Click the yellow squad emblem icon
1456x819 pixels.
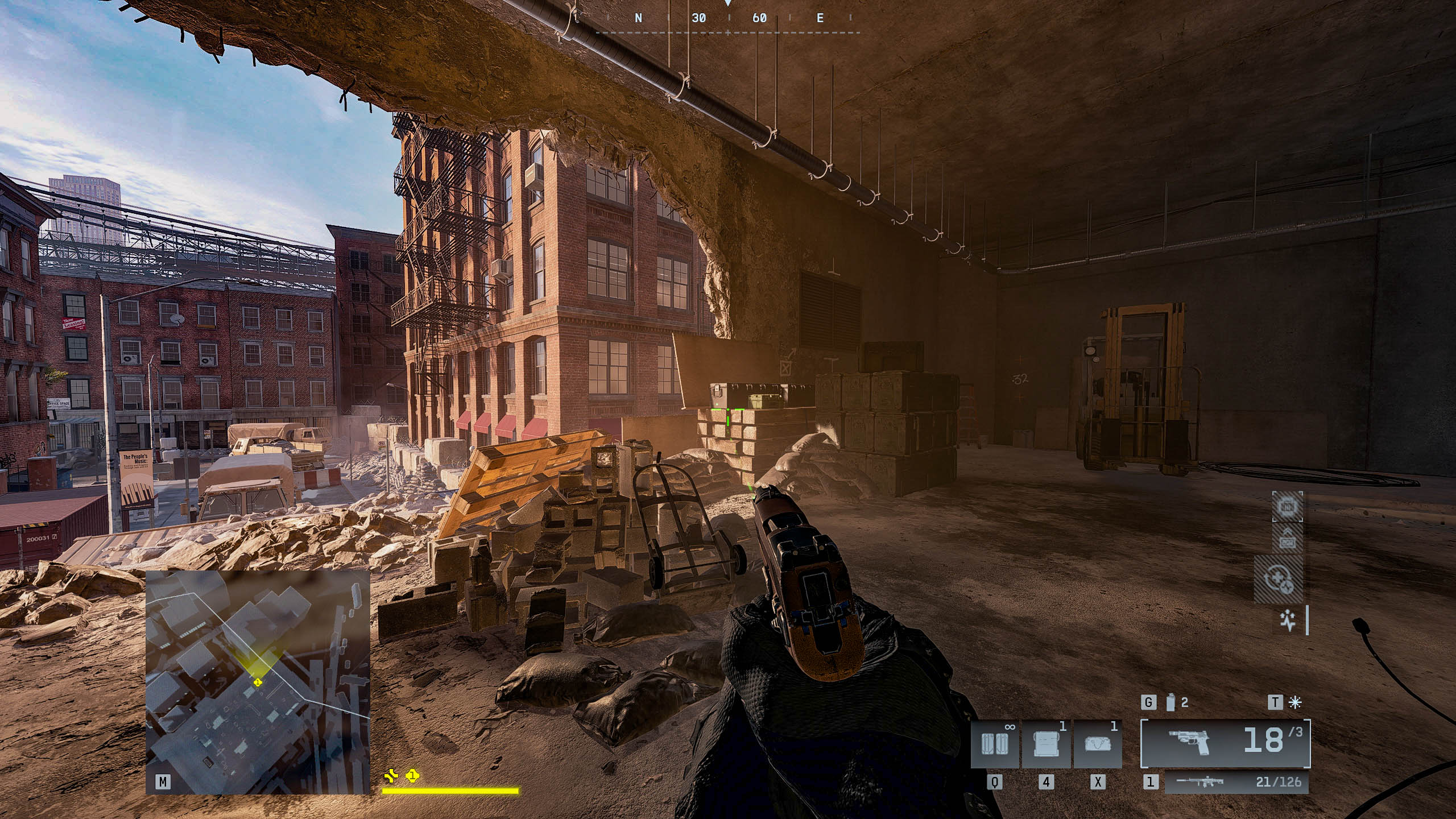[391, 775]
